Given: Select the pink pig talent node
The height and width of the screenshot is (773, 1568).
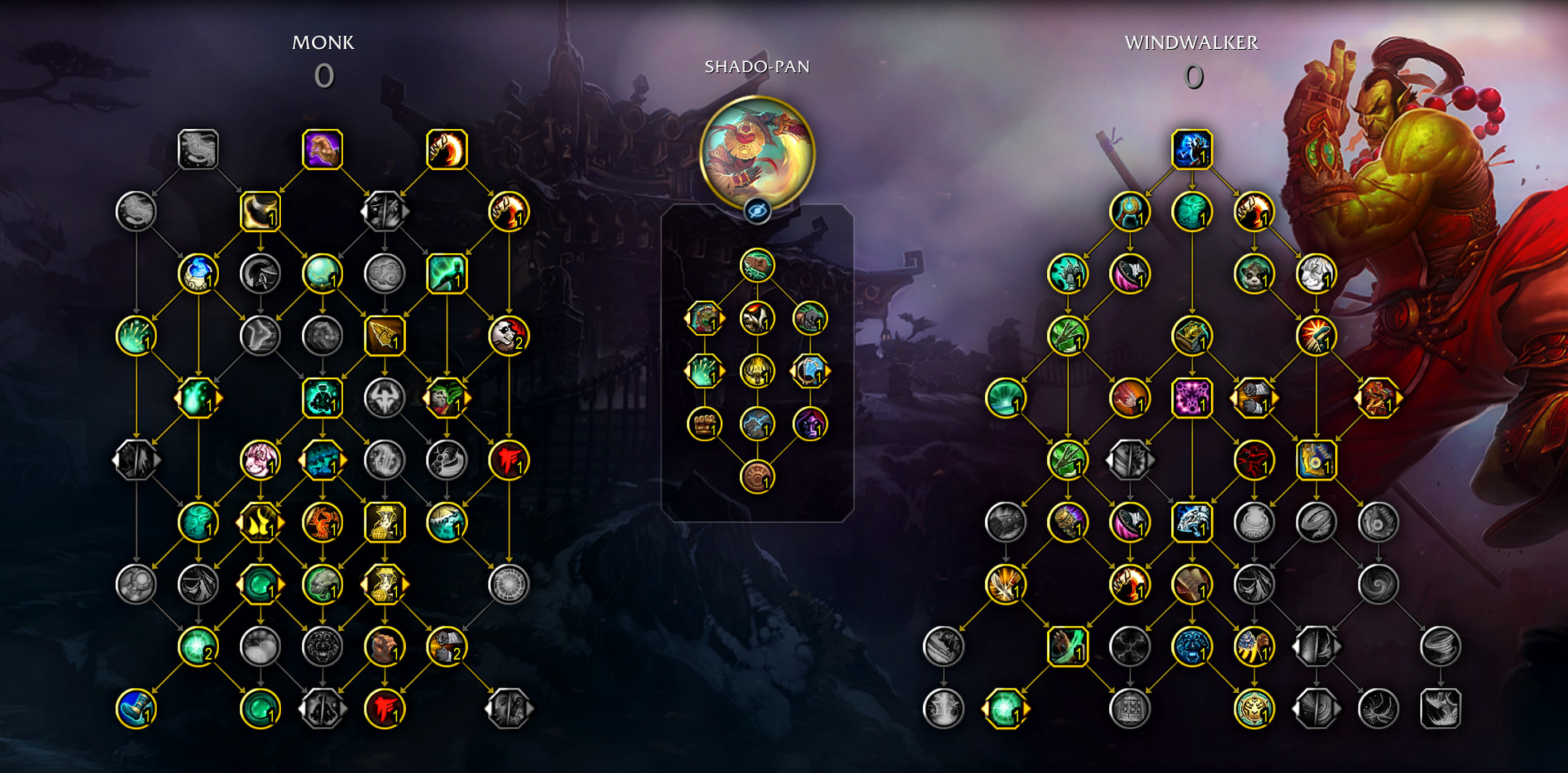Looking at the screenshot, I should point(260,460).
